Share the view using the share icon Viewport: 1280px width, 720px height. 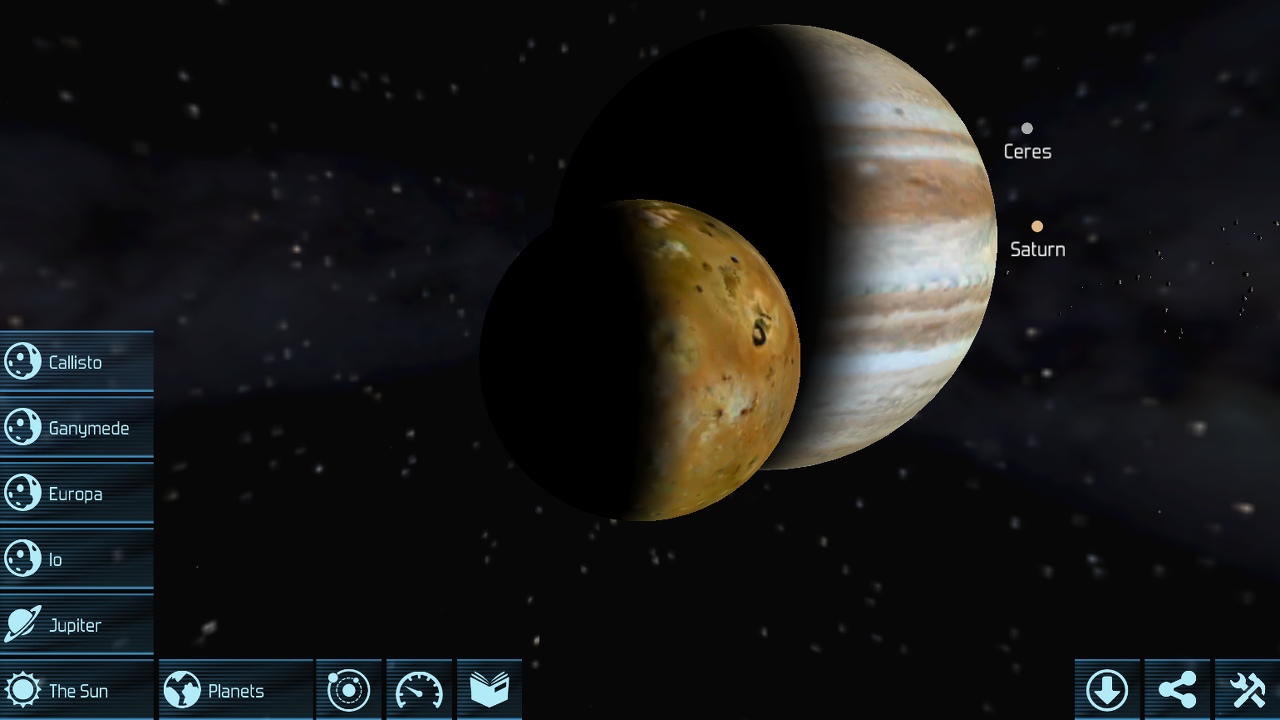[x=1178, y=689]
